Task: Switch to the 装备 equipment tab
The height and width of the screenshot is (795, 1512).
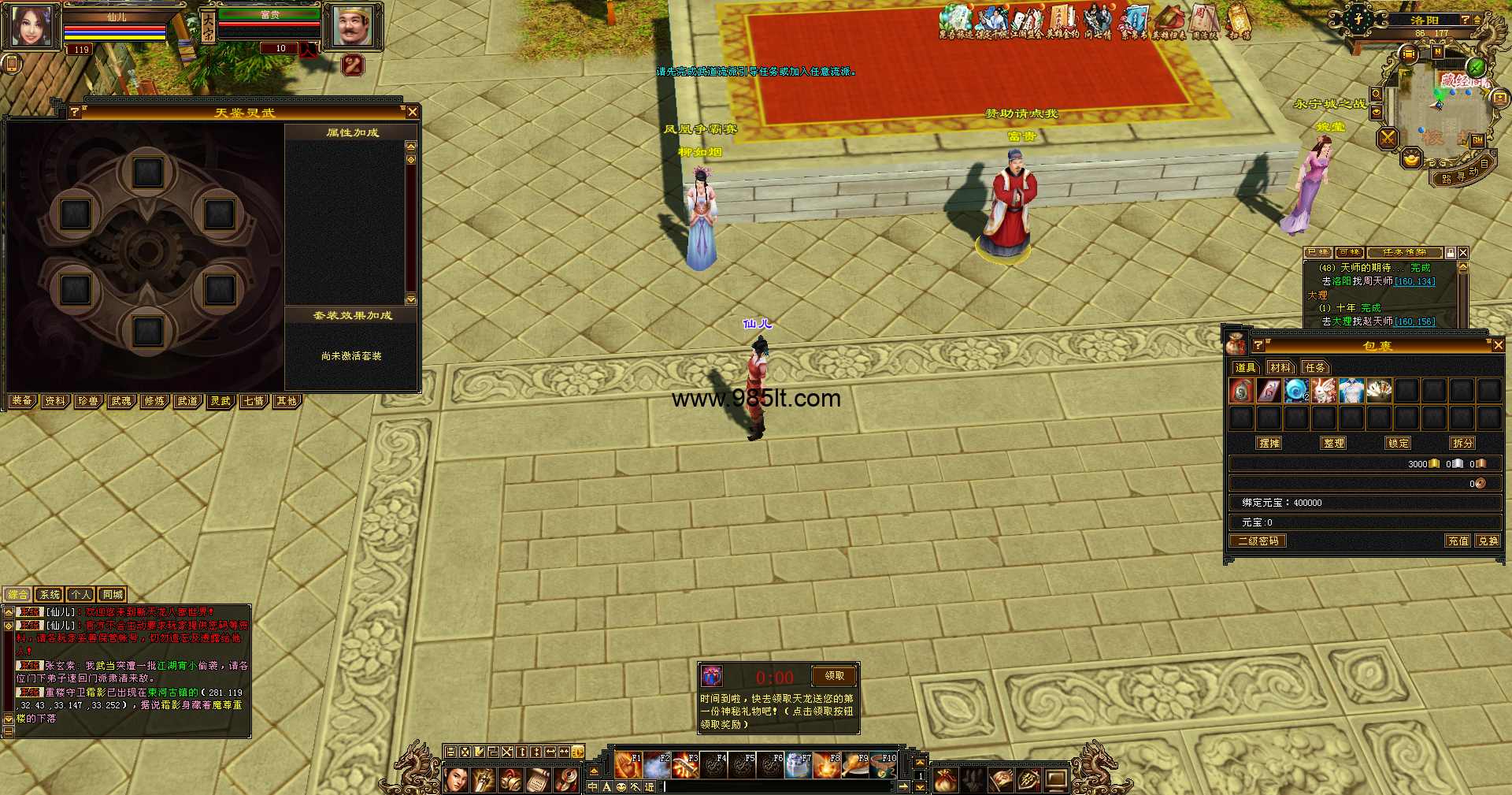Action: pyautogui.click(x=22, y=401)
